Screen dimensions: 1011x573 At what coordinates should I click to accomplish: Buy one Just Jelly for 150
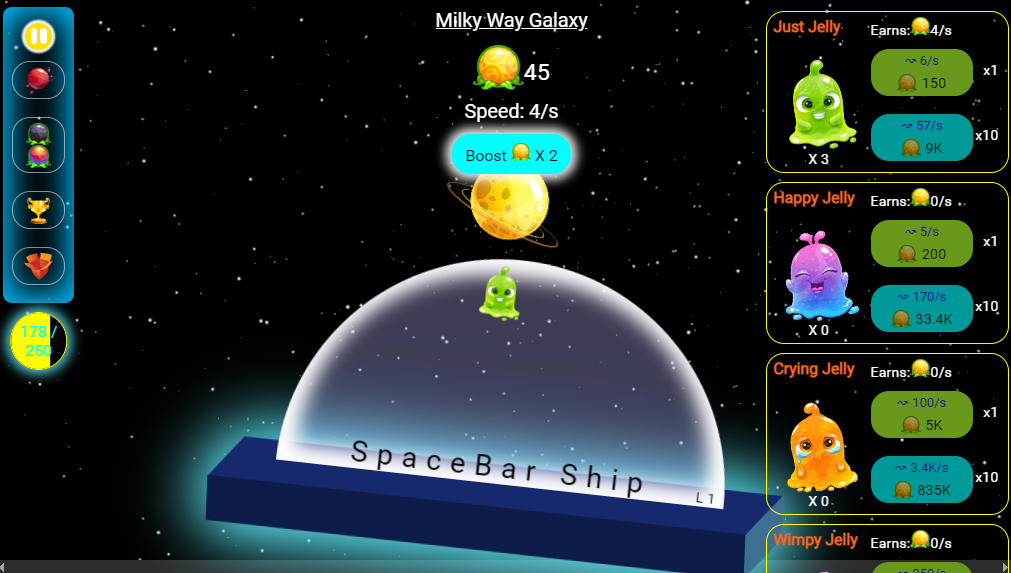[921, 72]
